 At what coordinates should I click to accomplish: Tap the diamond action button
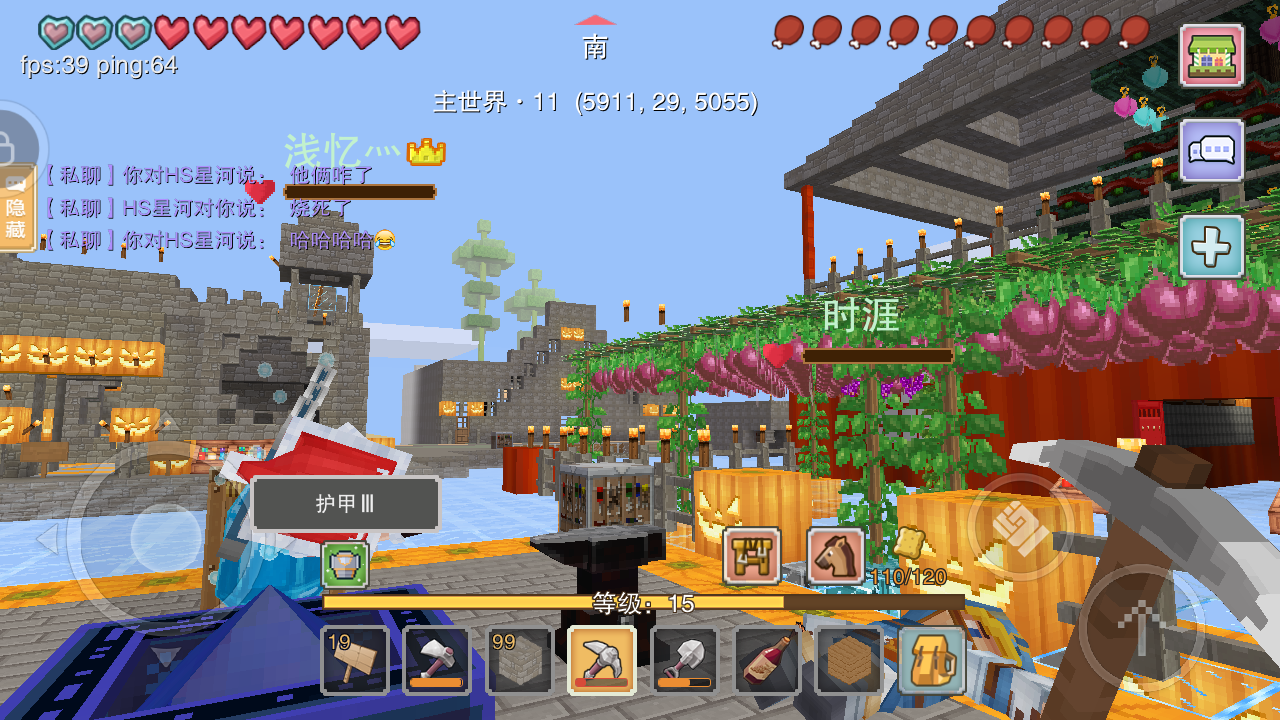point(1020,527)
